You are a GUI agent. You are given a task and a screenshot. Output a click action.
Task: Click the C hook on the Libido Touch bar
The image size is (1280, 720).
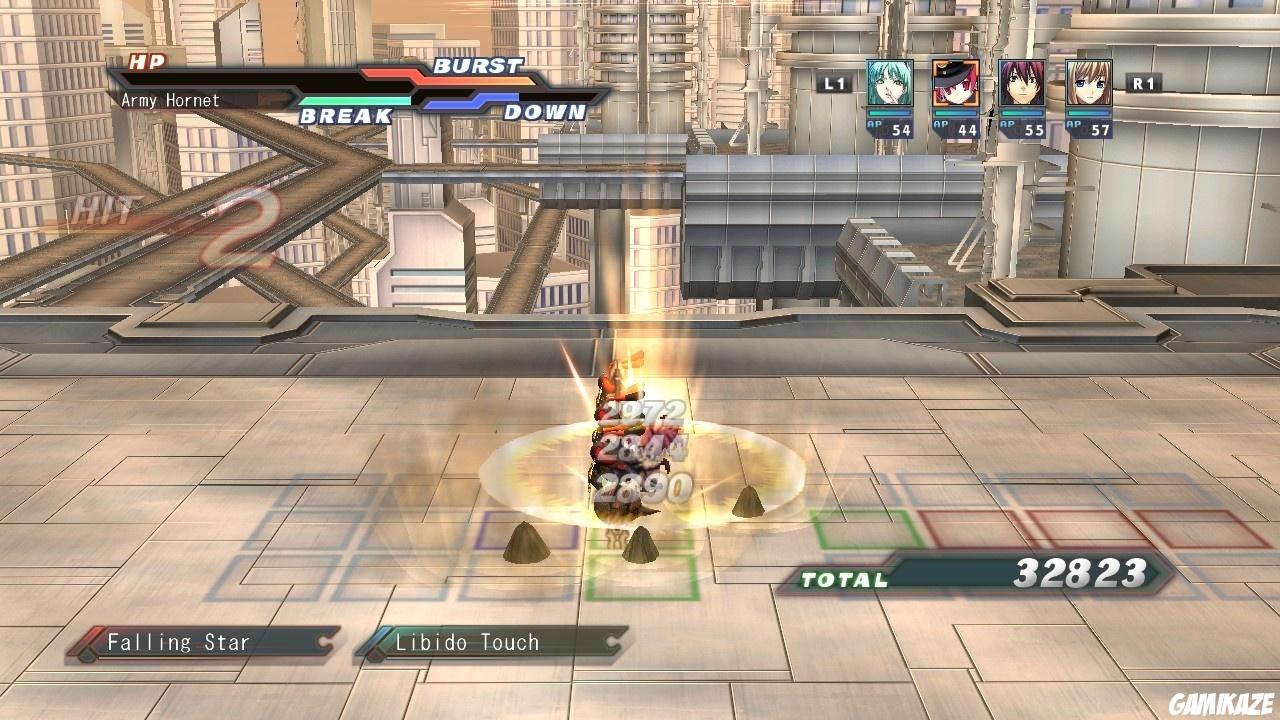pos(610,643)
